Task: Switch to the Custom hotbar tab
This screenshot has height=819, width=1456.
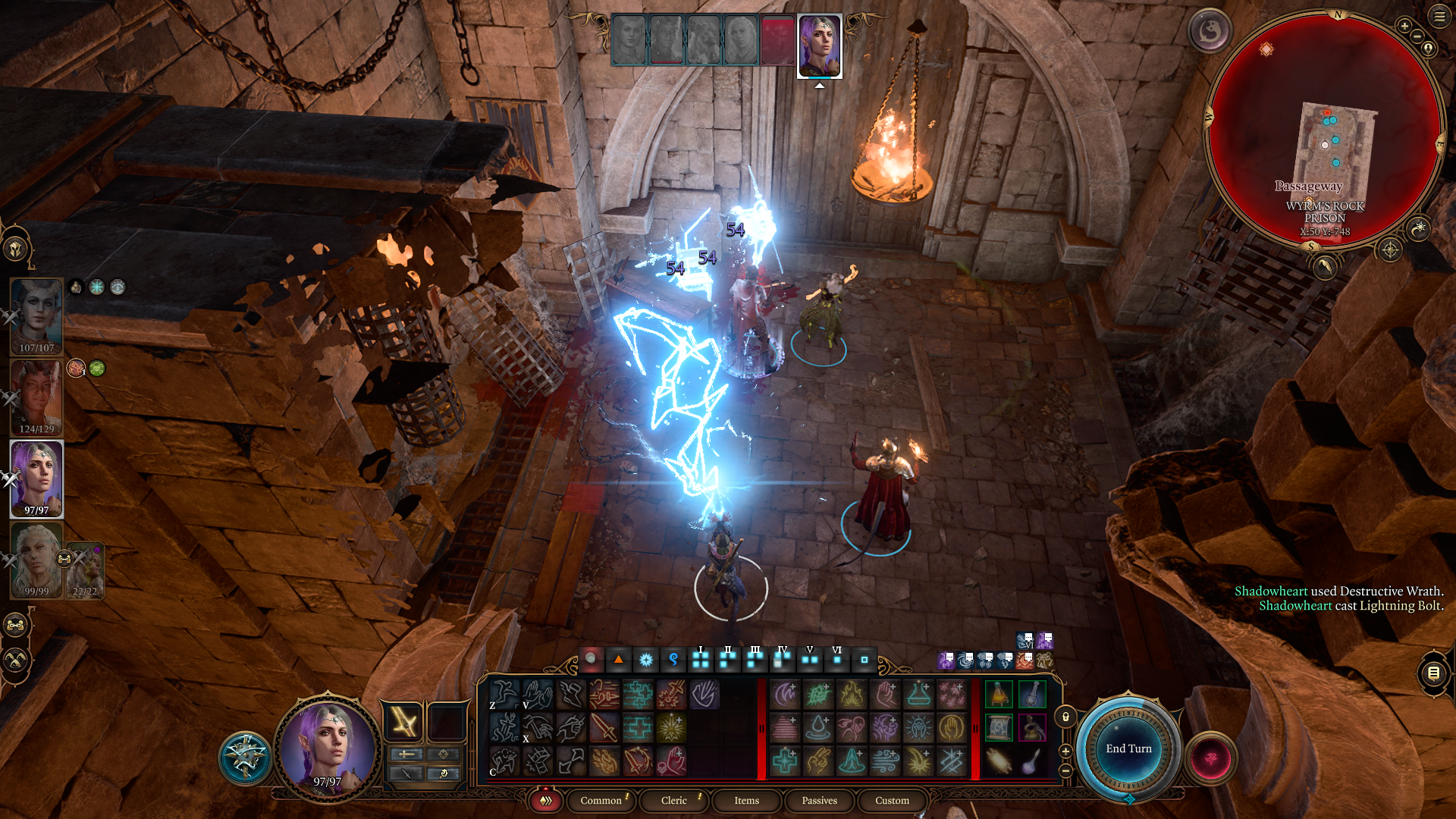Action: tap(892, 800)
